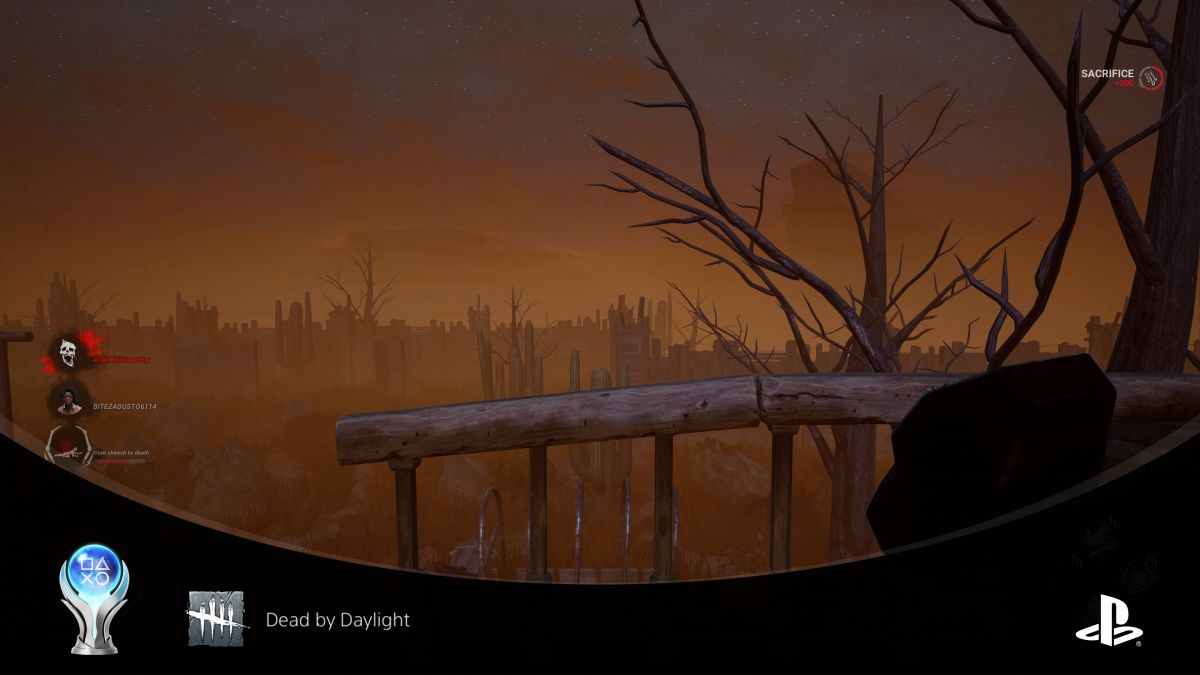Select the skull icon of the sacrificed survivor
Viewport: 1200px width, 675px height.
[x=68, y=351]
